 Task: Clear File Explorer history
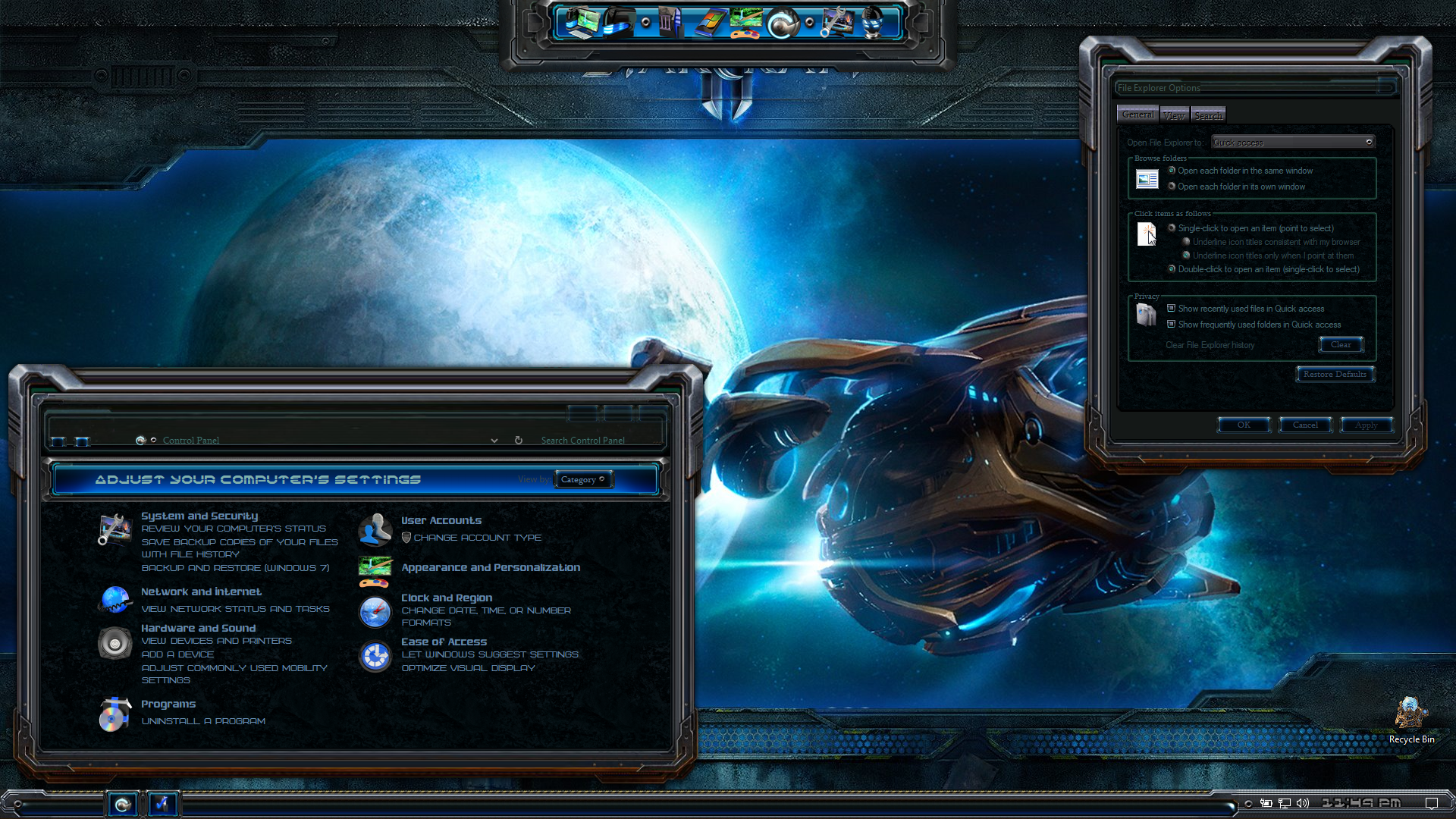coord(1341,345)
